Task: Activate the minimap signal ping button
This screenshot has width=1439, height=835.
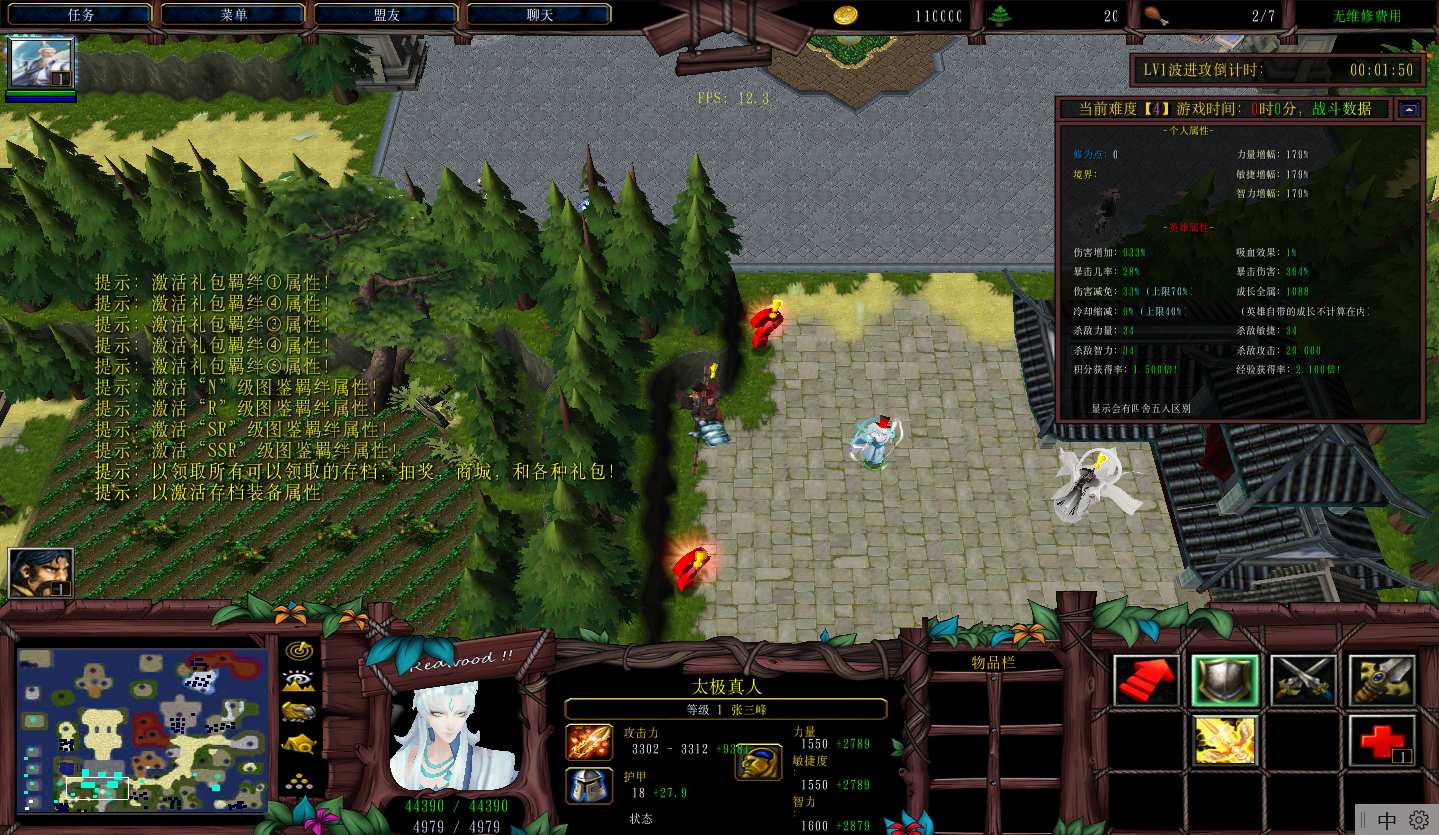Action: click(298, 651)
